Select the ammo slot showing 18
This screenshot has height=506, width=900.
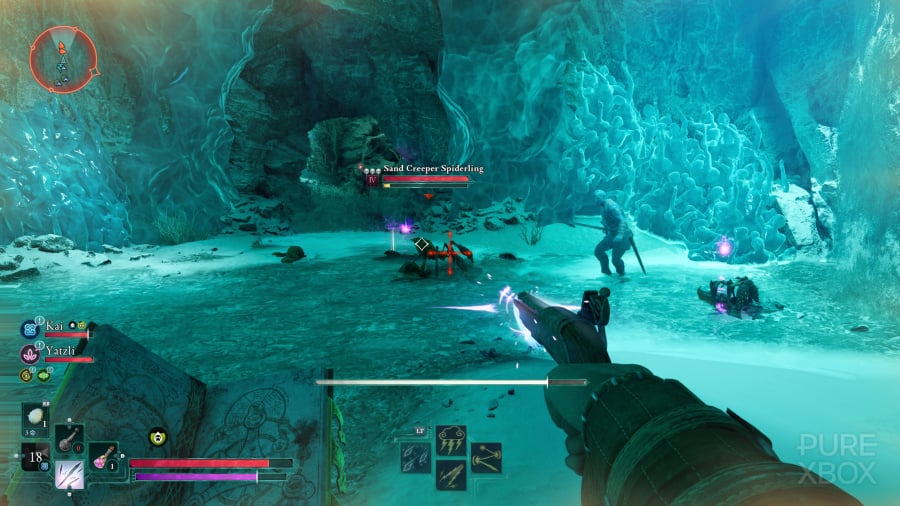pyautogui.click(x=36, y=457)
